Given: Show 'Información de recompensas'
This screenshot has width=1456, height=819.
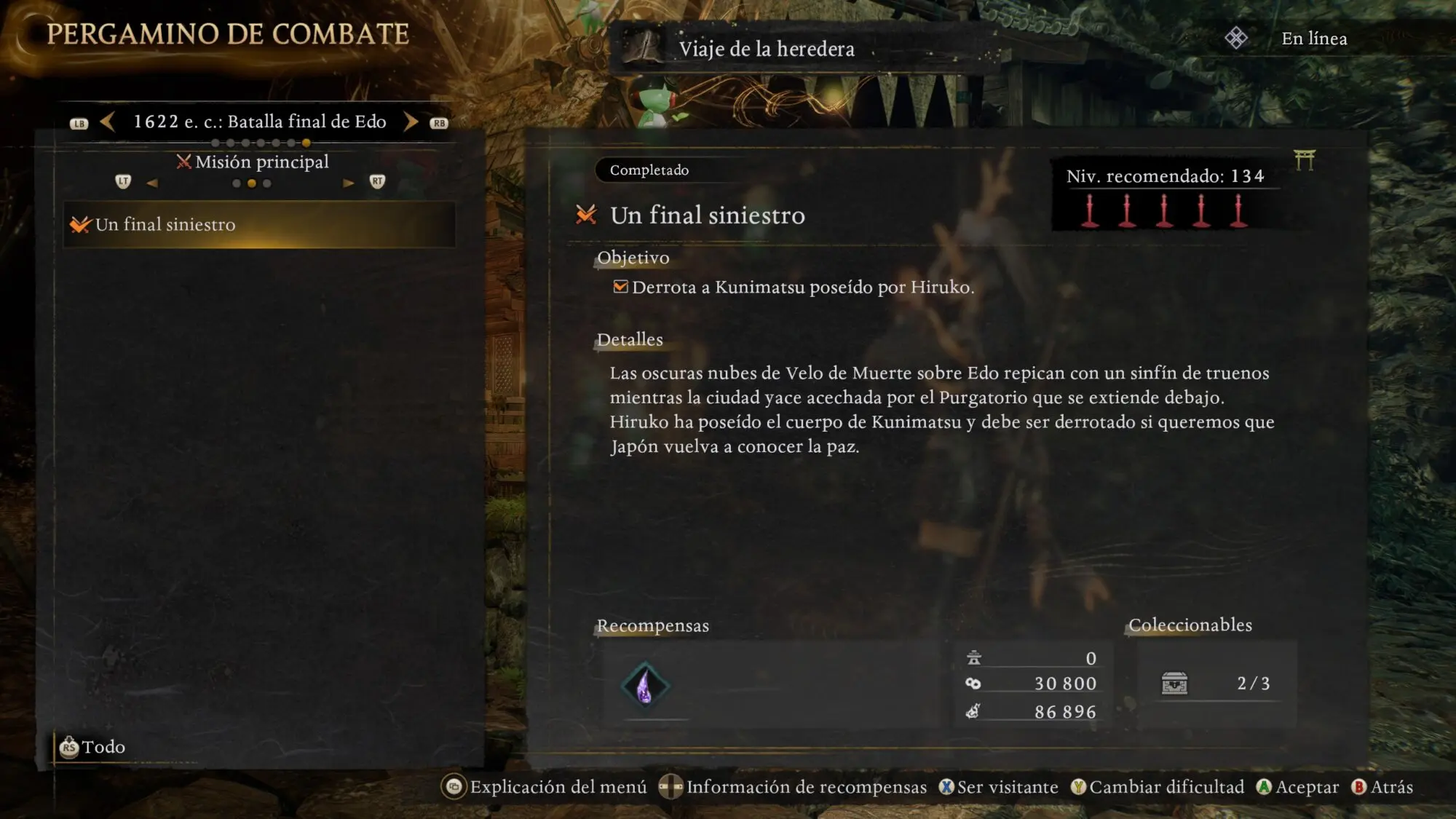Looking at the screenshot, I should (x=793, y=787).
